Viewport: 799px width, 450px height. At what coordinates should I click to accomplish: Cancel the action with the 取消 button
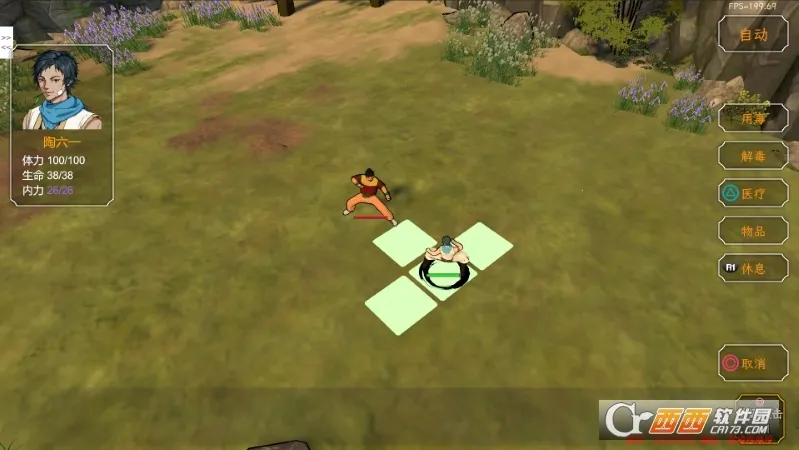[x=753, y=363]
